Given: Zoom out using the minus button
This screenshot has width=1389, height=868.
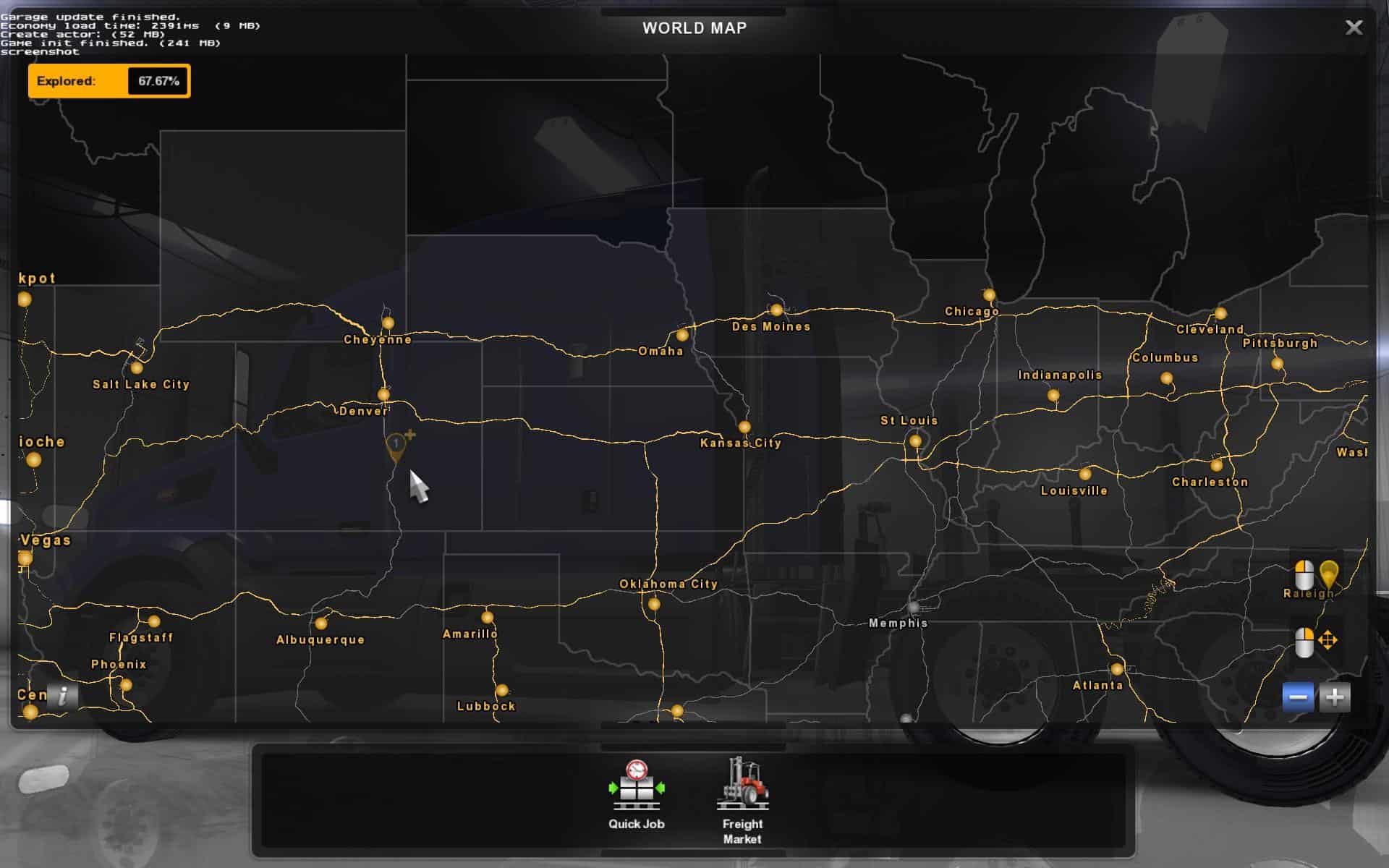Looking at the screenshot, I should coord(1299,697).
